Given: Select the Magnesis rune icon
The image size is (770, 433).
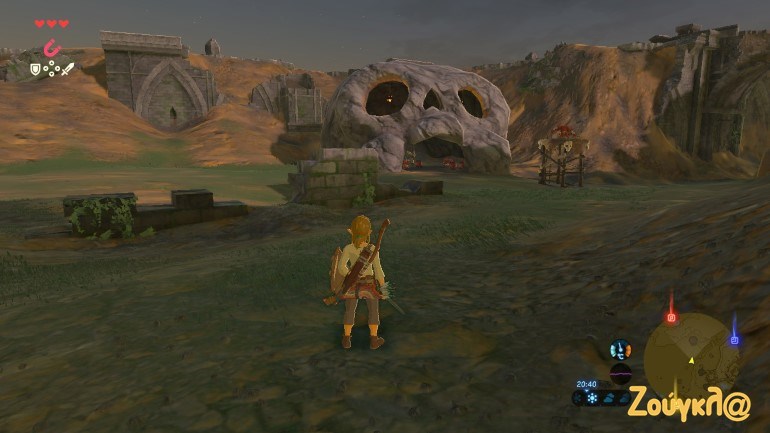Looking at the screenshot, I should click(52, 47).
